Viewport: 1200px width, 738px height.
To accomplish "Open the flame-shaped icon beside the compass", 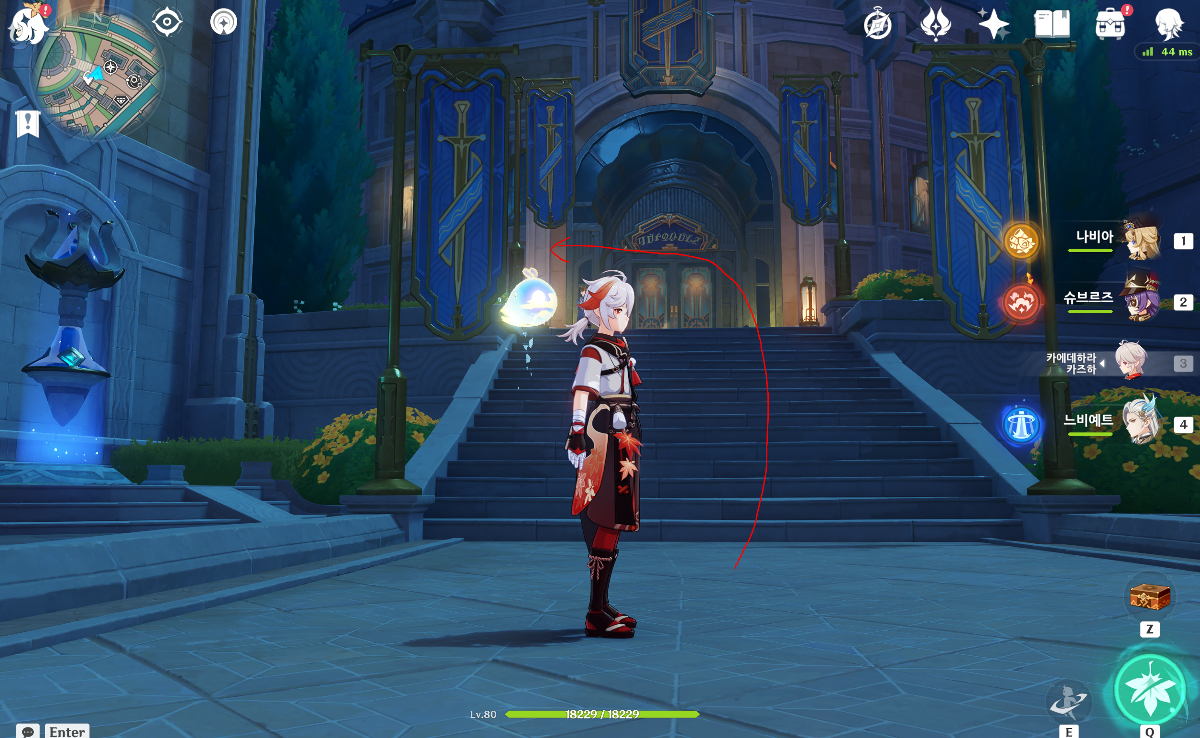I will coord(935,23).
